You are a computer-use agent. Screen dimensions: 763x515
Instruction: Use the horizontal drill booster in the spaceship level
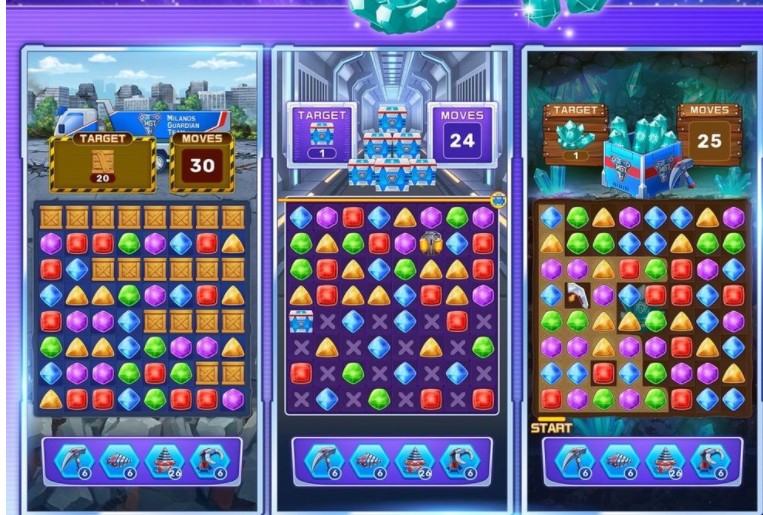[x=370, y=460]
